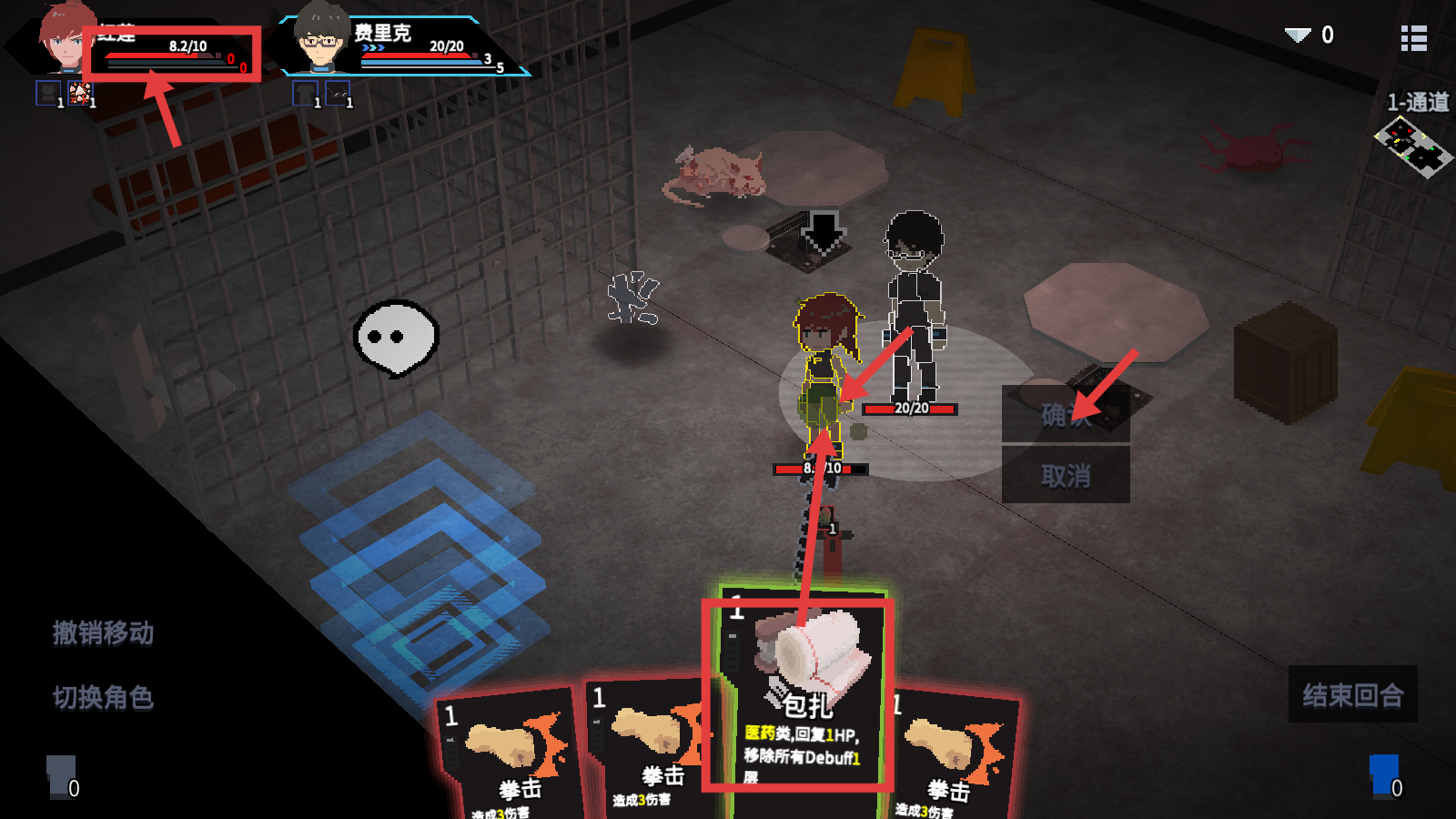Open the list menu icon
The height and width of the screenshot is (819, 1456).
click(x=1413, y=38)
